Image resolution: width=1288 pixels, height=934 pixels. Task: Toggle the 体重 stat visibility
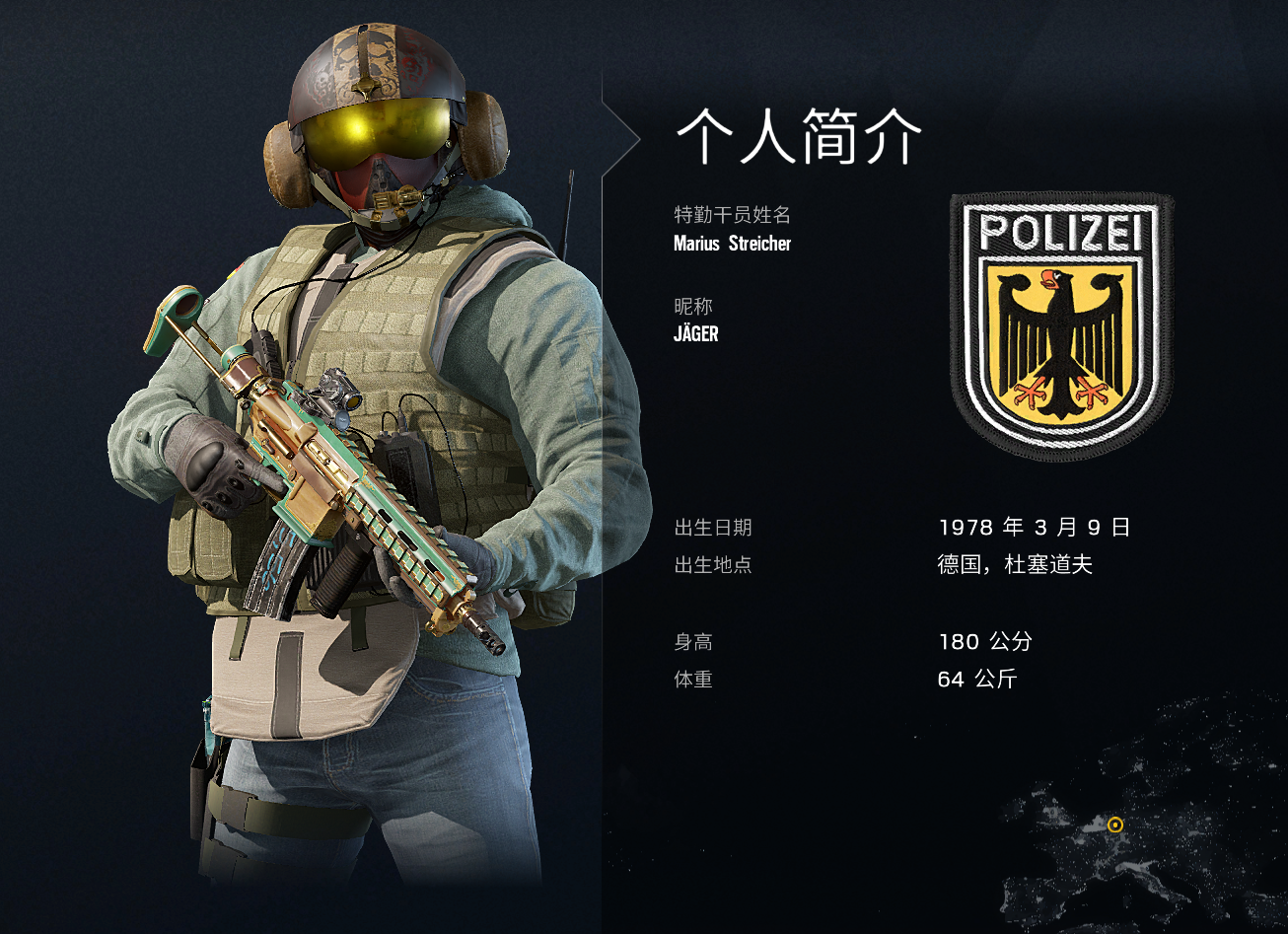pyautogui.click(x=693, y=680)
